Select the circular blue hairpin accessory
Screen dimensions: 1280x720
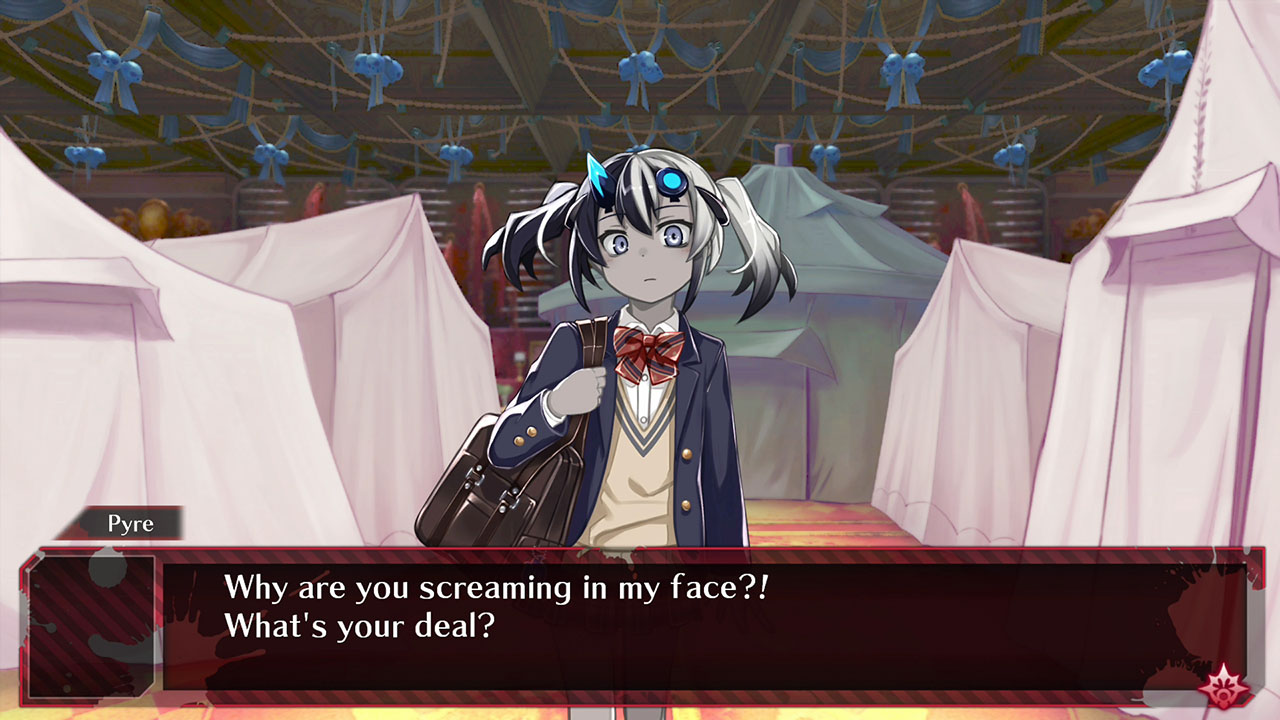tap(673, 179)
